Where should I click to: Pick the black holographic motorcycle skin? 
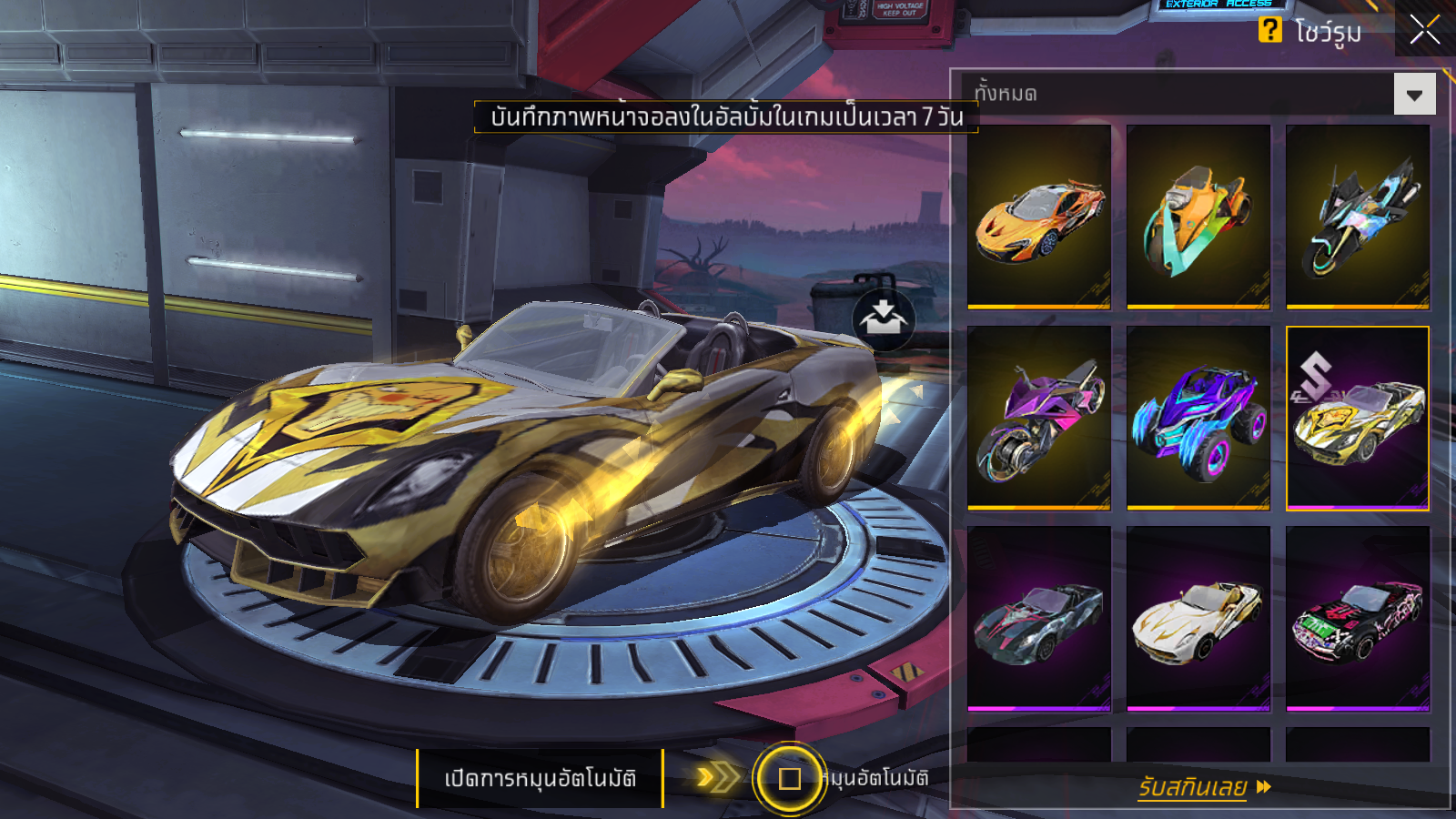click(x=1358, y=217)
